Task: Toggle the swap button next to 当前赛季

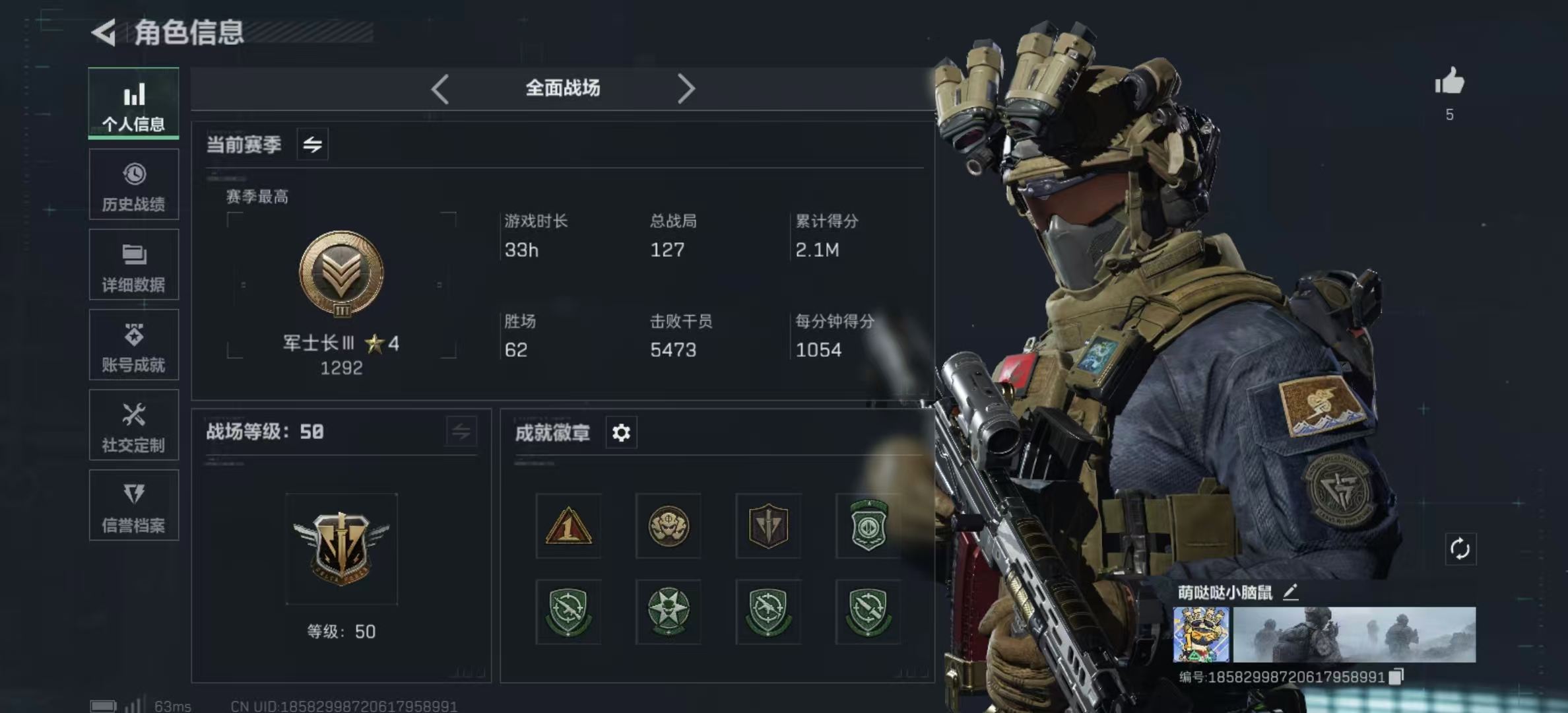Action: pyautogui.click(x=313, y=144)
